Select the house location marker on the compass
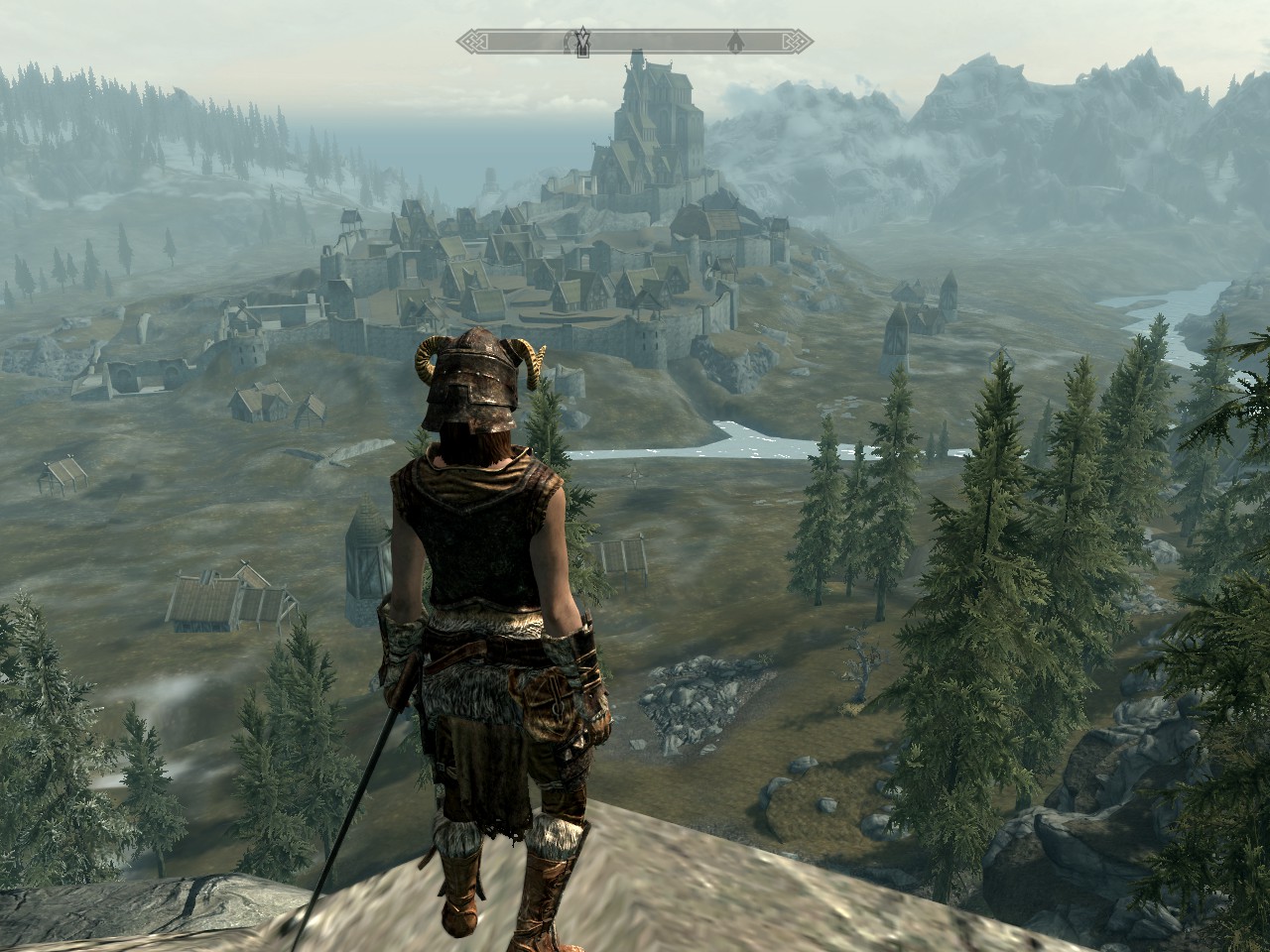Image resolution: width=1270 pixels, height=952 pixels. tap(735, 42)
